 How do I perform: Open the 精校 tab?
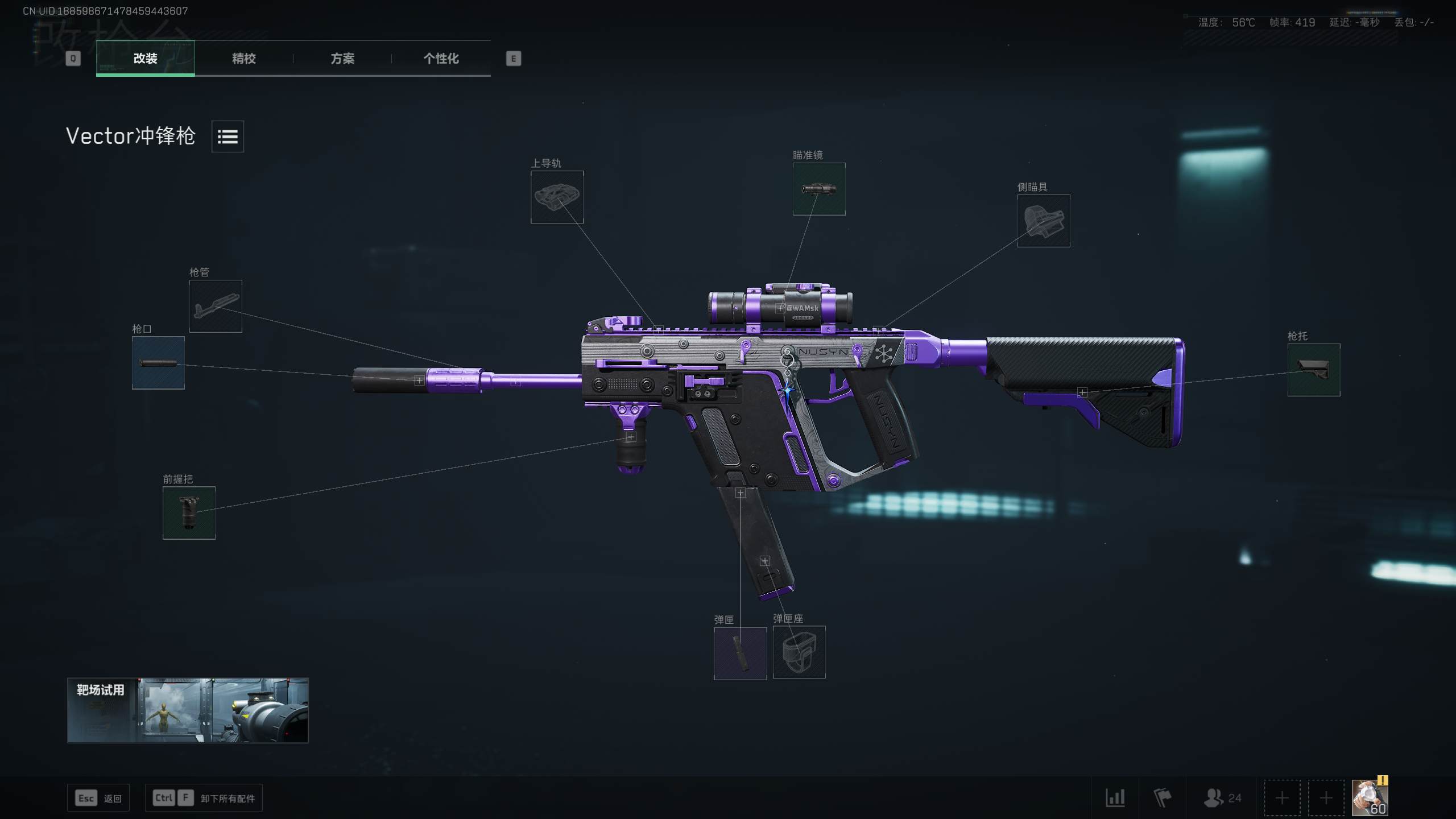(x=243, y=58)
